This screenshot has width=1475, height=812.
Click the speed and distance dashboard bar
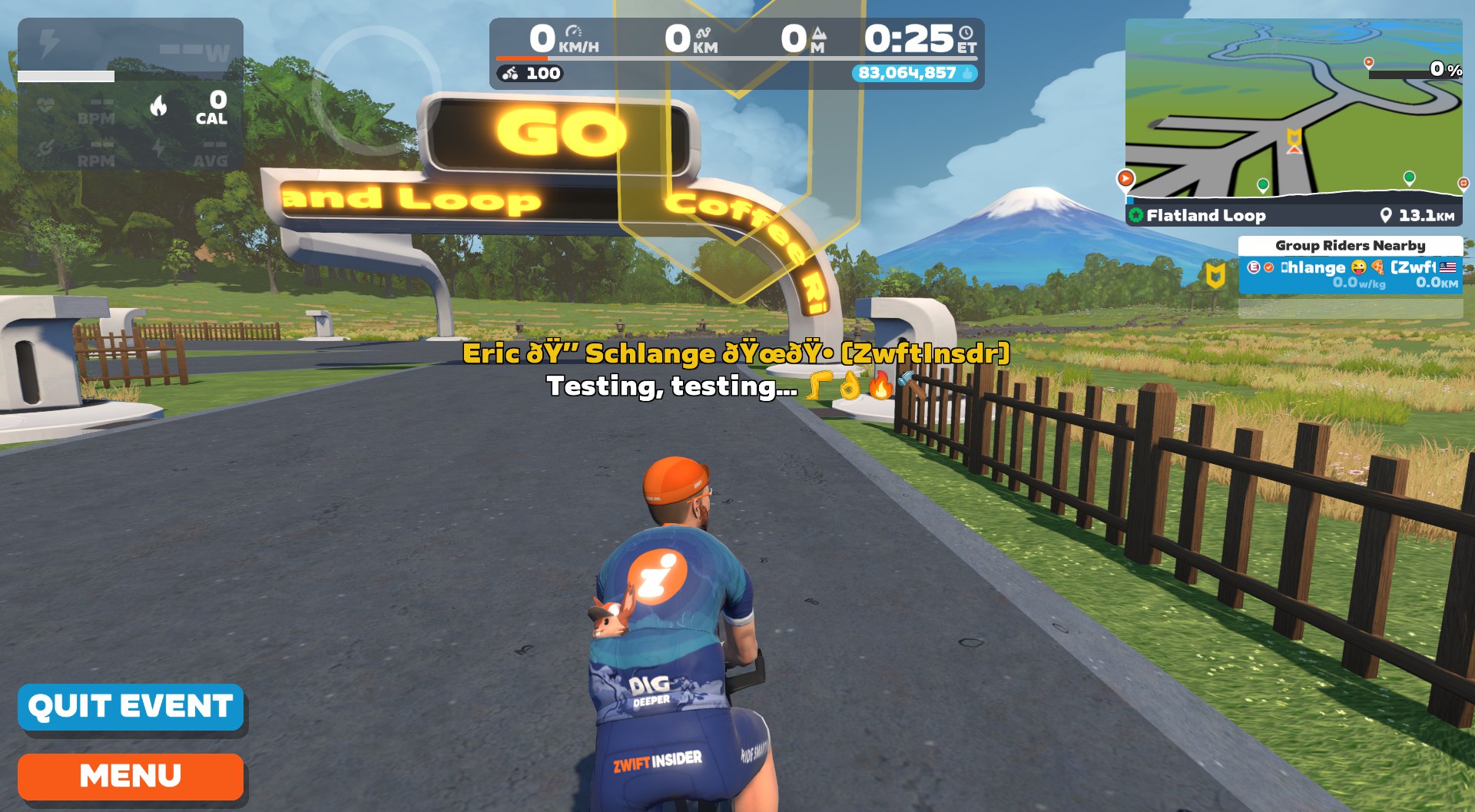tap(736, 53)
